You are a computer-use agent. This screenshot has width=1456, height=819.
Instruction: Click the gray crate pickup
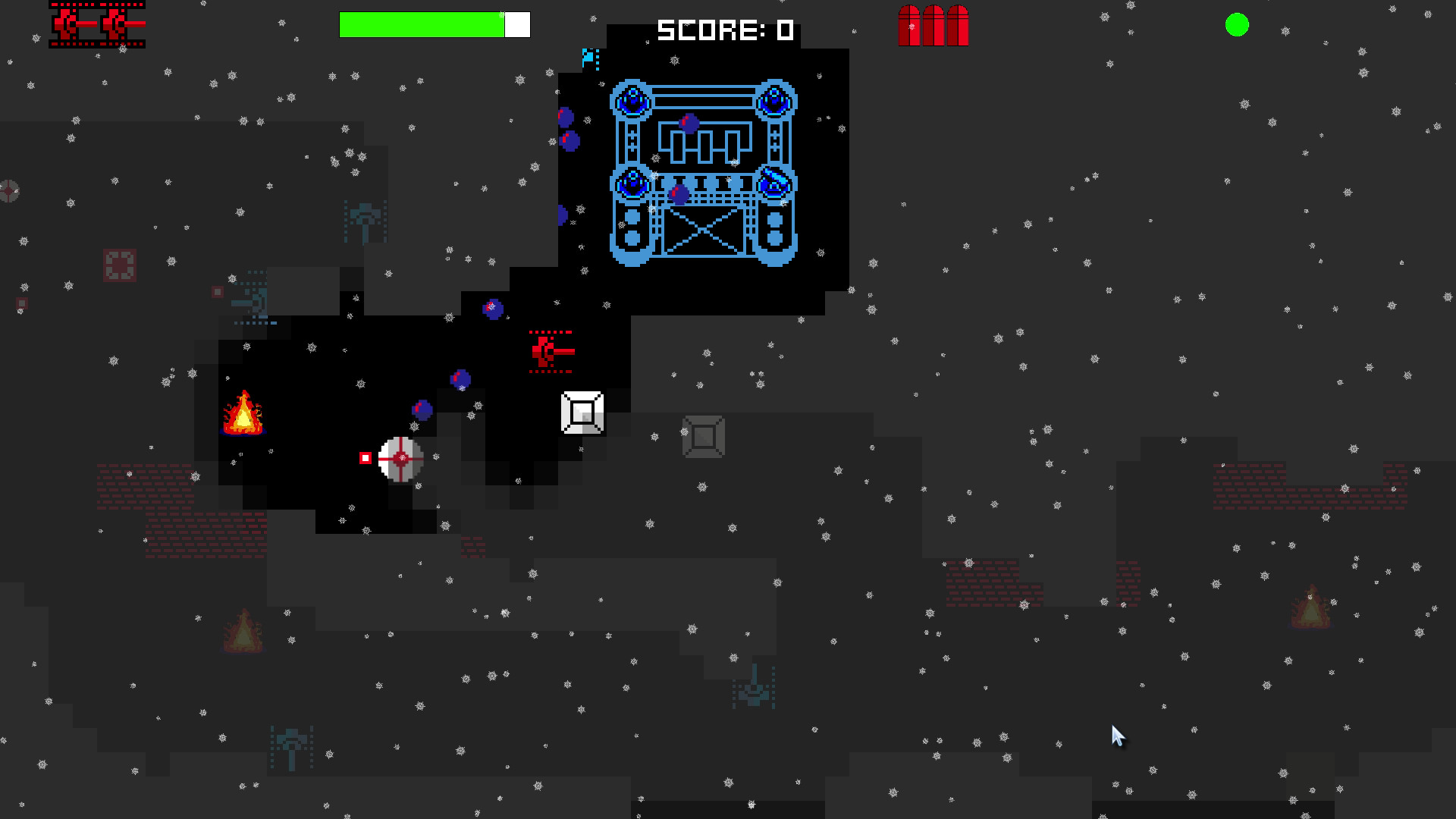coord(704,438)
